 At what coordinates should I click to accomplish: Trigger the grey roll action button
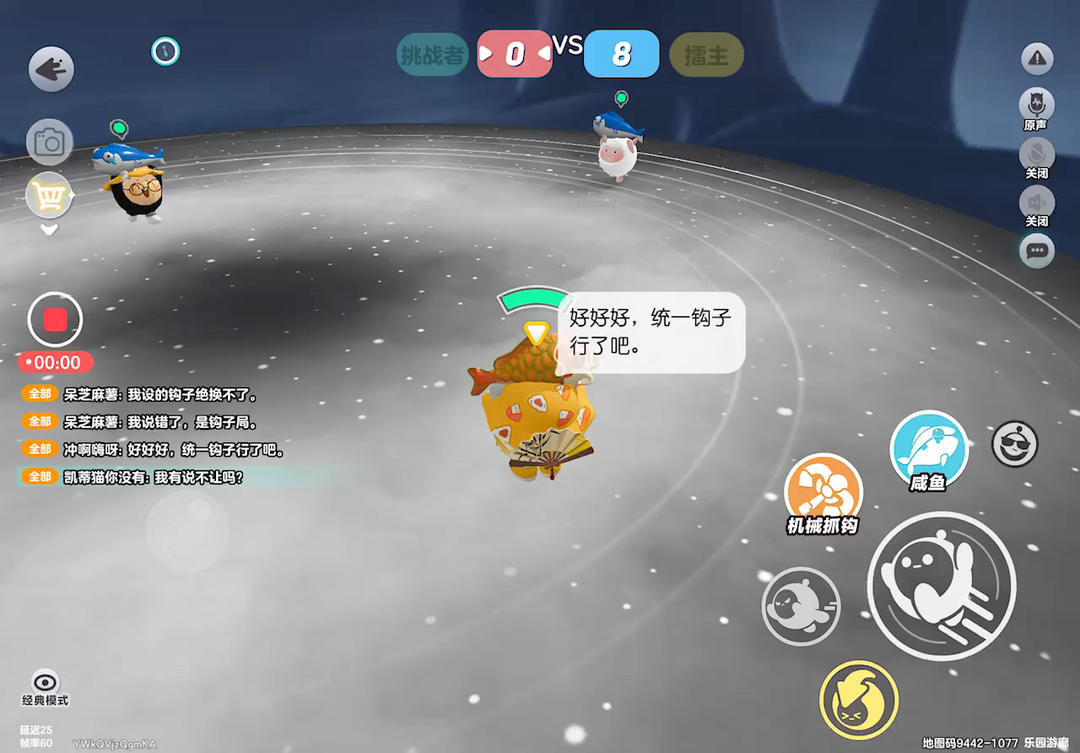point(801,606)
